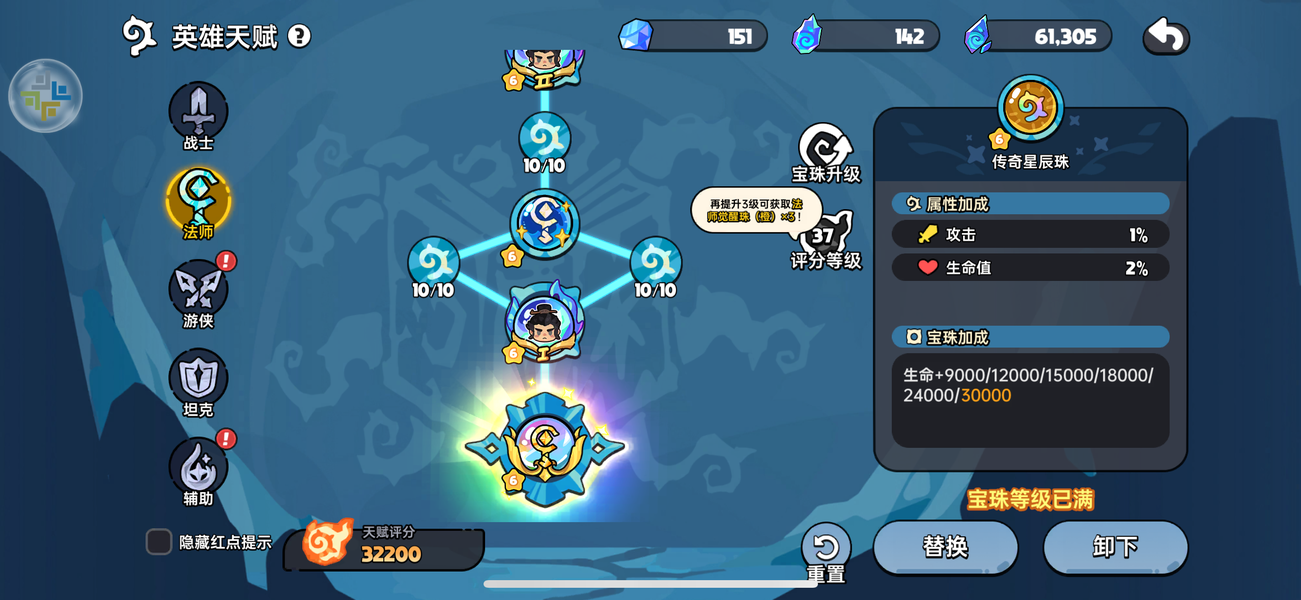This screenshot has height=600, width=1301.
Task: Select the 法师 mage class tab
Action: 198,200
